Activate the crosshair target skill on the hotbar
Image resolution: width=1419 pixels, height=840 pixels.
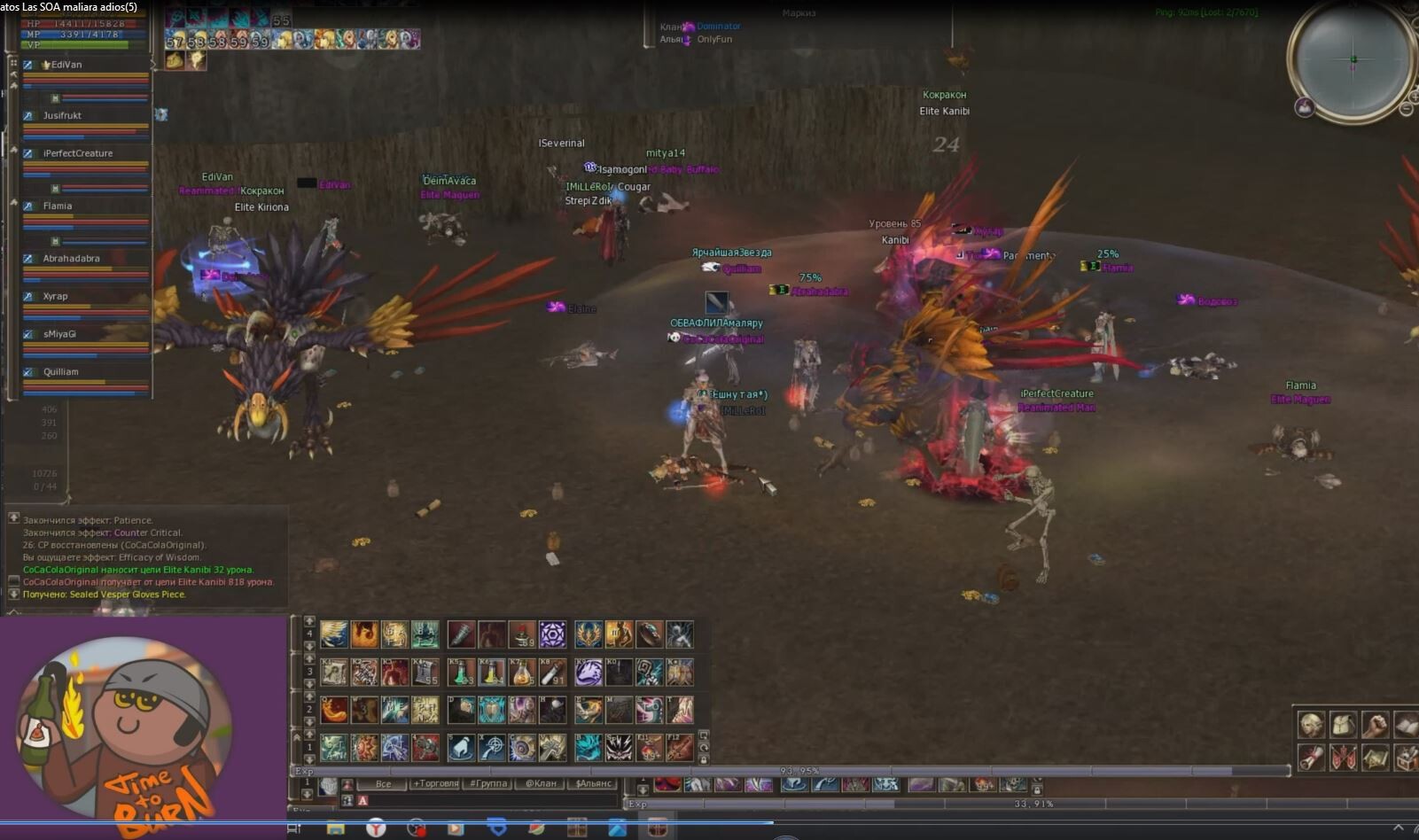[x=492, y=748]
